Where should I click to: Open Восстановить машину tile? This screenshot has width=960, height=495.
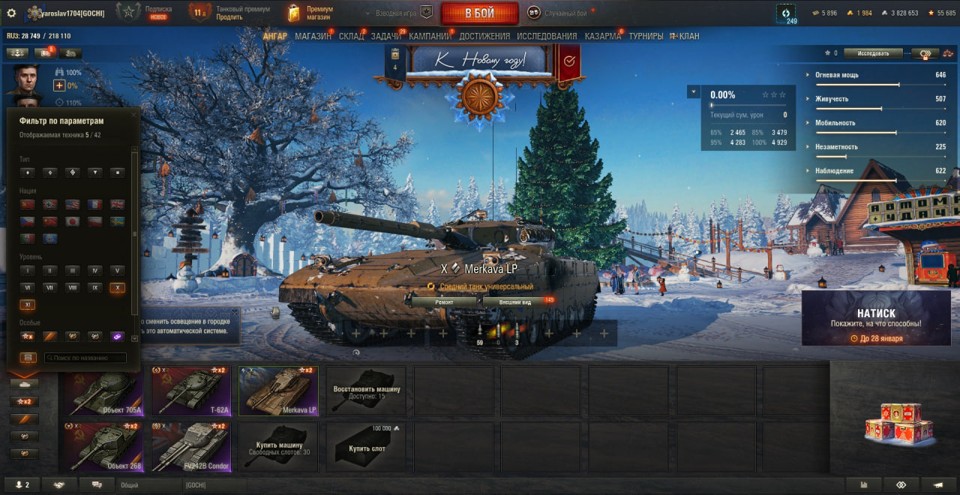(367, 390)
